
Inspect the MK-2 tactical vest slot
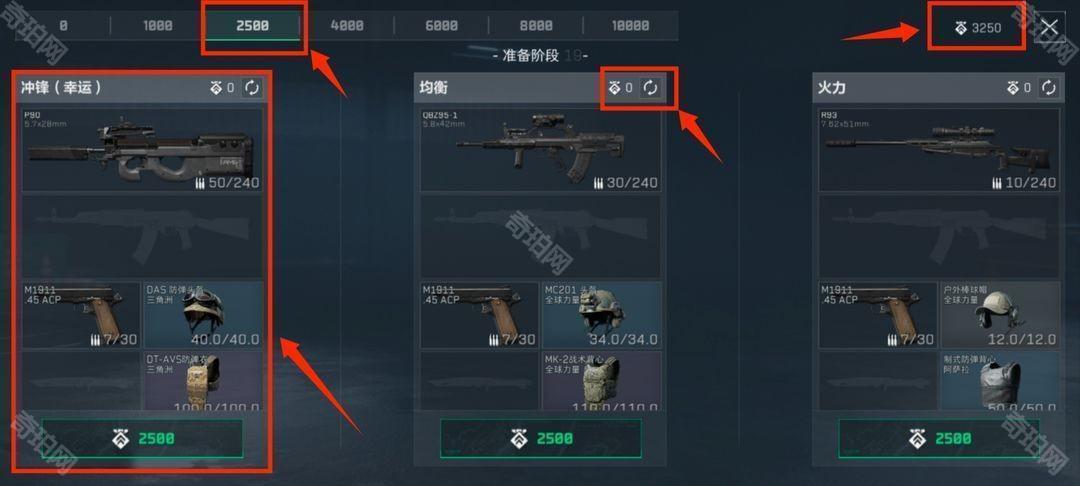click(x=602, y=381)
